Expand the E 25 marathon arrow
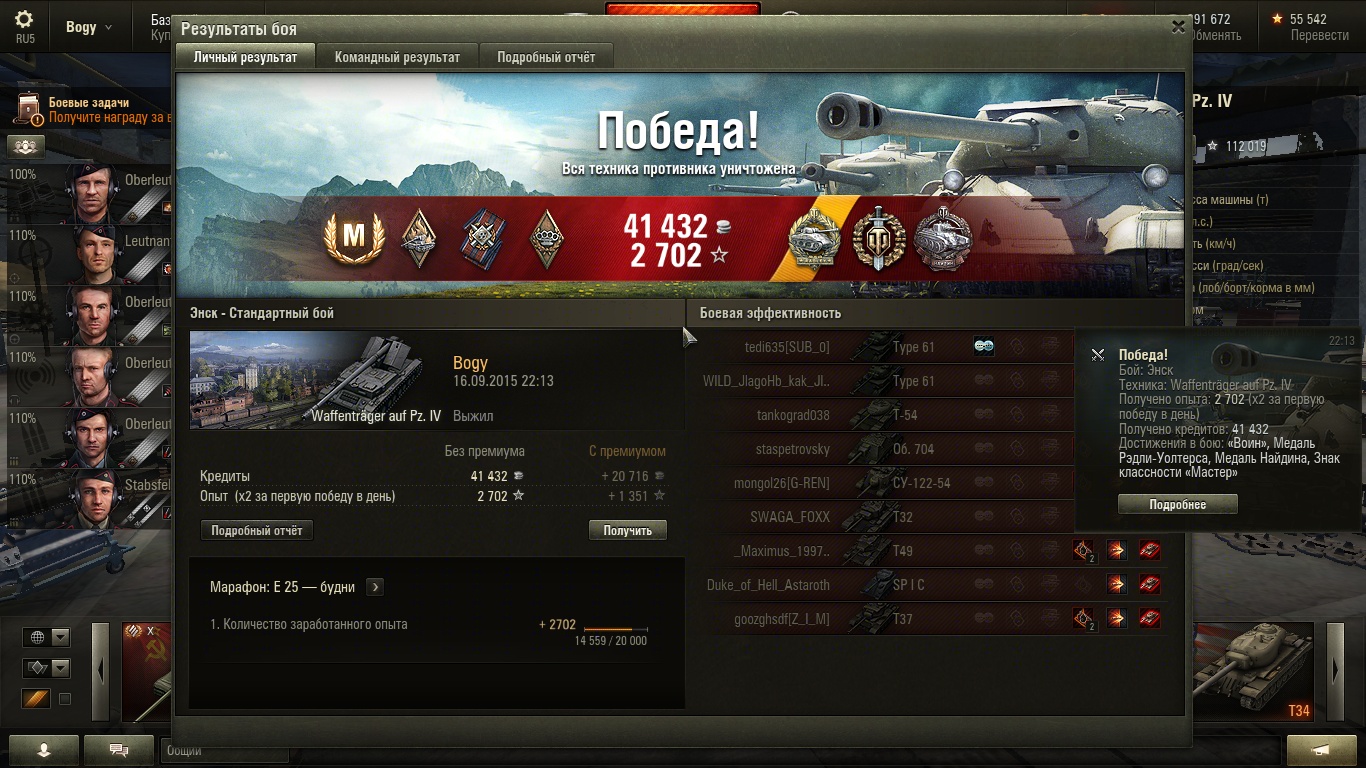The image size is (1366, 768). (x=374, y=587)
